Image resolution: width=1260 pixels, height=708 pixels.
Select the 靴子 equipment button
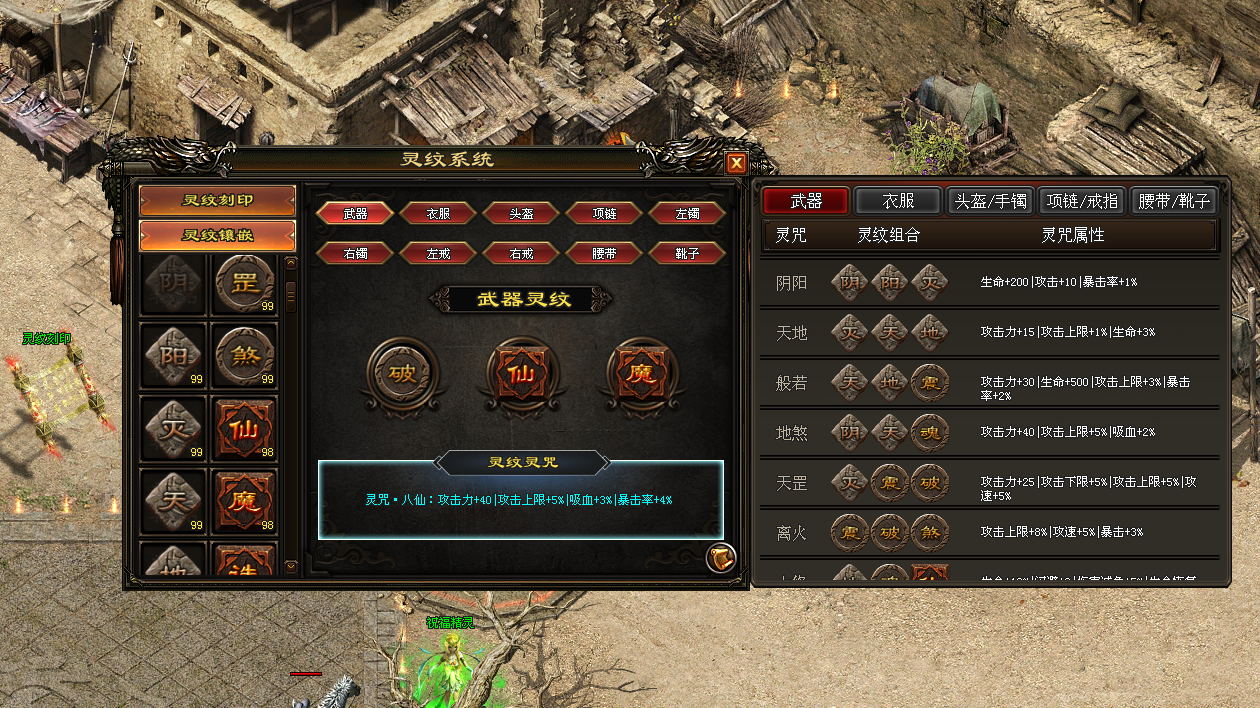[x=687, y=254]
